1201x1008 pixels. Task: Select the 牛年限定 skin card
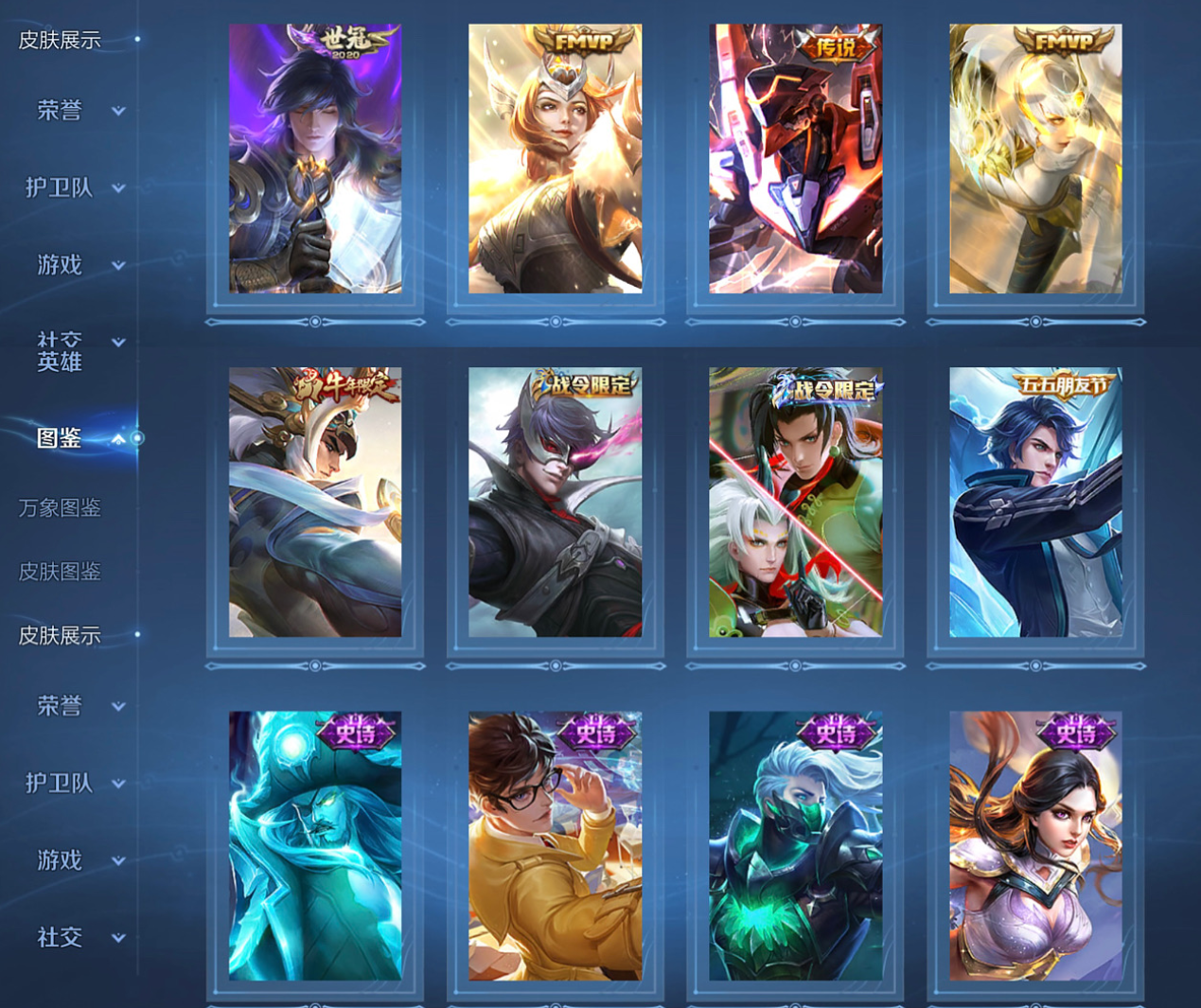click(315, 503)
